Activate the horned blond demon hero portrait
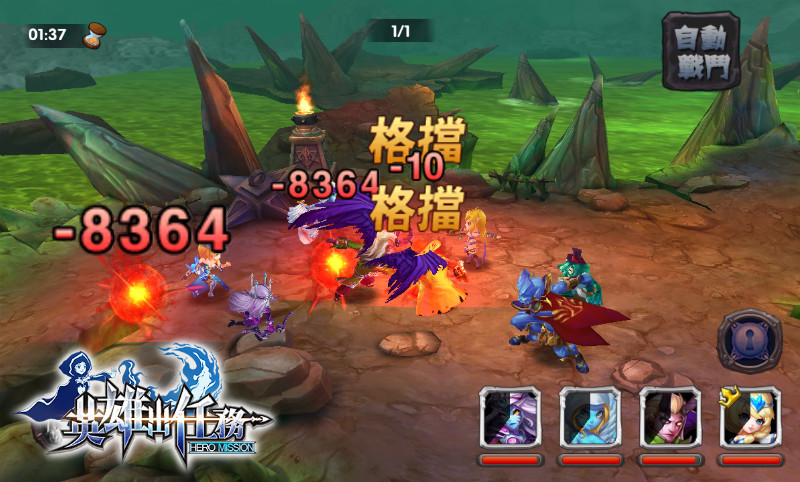Viewport: 800px width, 482px height. 670,417
